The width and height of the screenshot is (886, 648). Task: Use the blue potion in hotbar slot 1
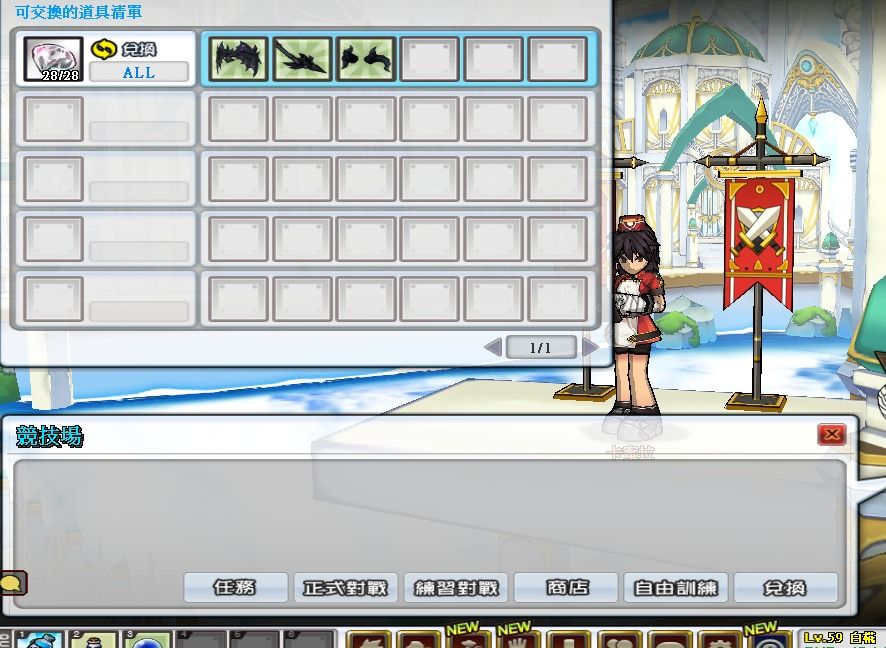40,640
